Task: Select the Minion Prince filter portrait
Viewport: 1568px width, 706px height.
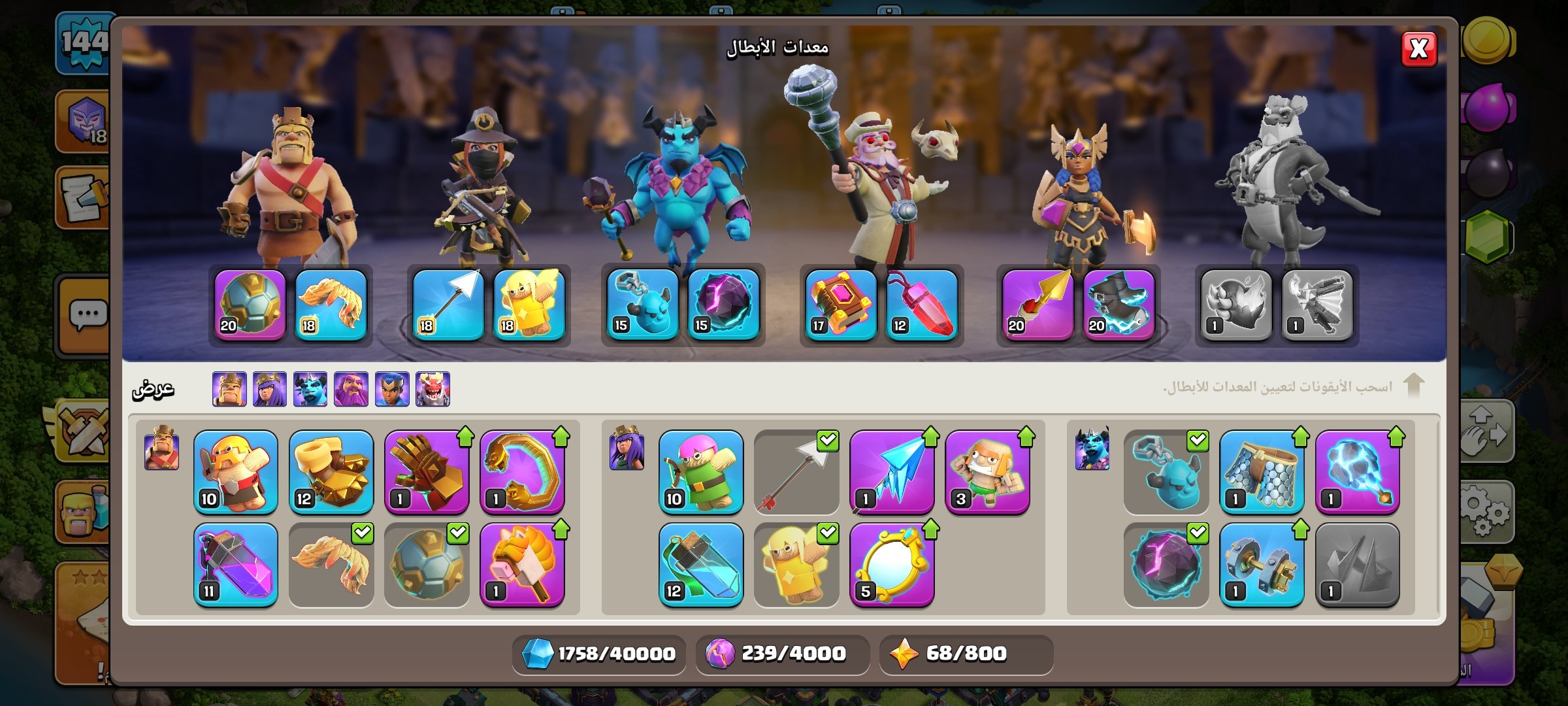Action: [x=310, y=389]
